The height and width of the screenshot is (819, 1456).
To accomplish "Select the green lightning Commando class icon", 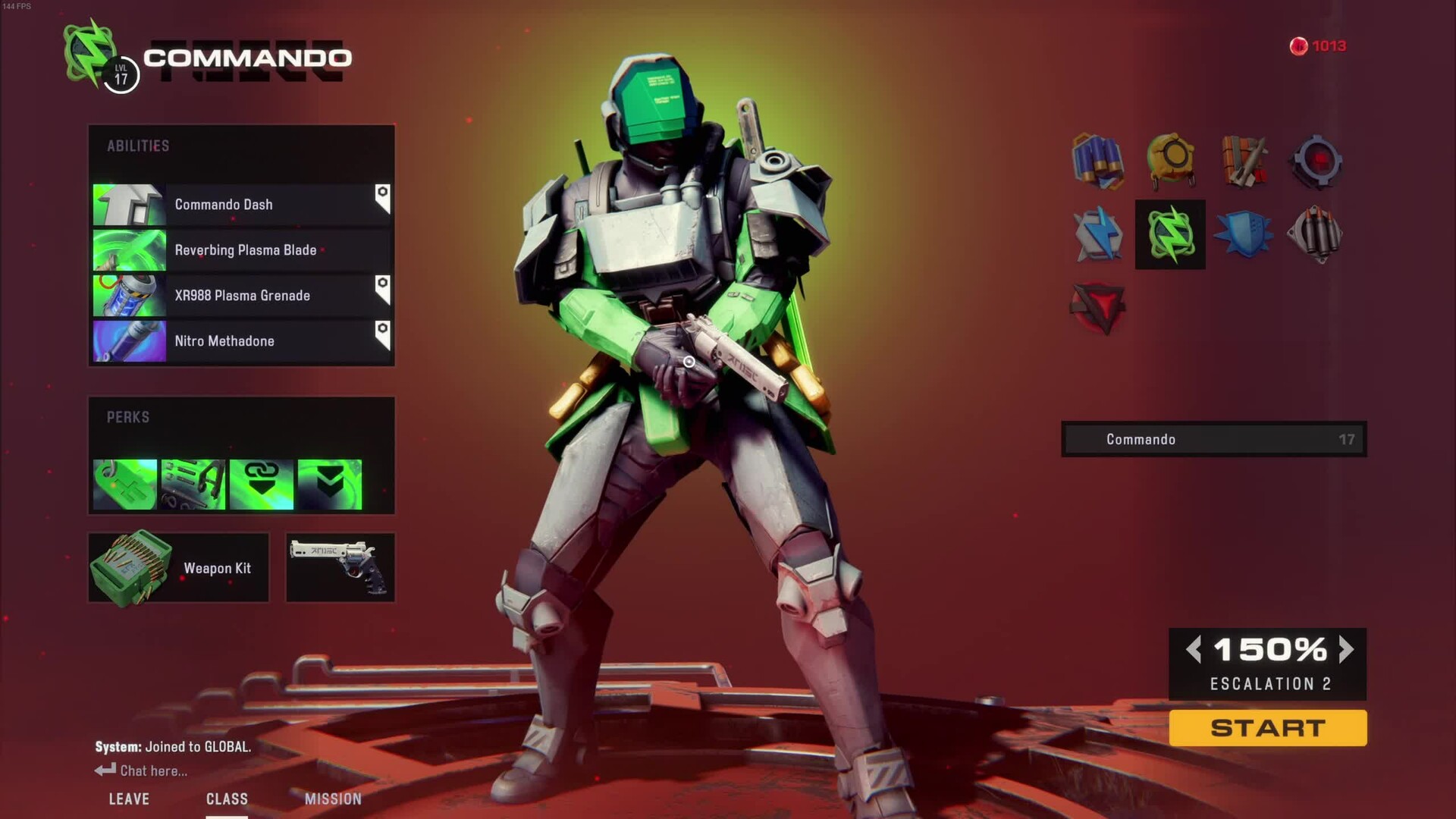I will [x=1170, y=234].
